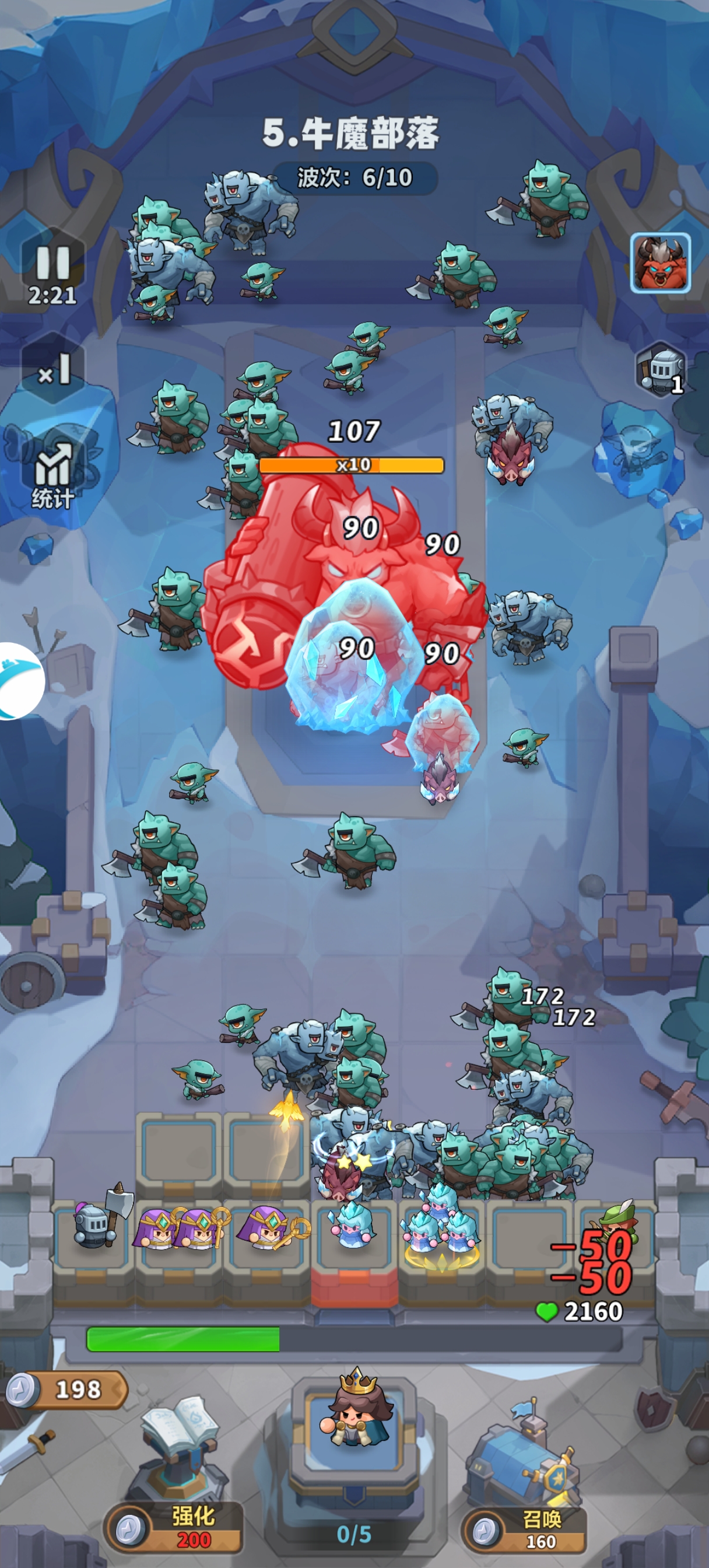Upgrade with the 强化 button
709x1568 pixels.
click(175, 1527)
